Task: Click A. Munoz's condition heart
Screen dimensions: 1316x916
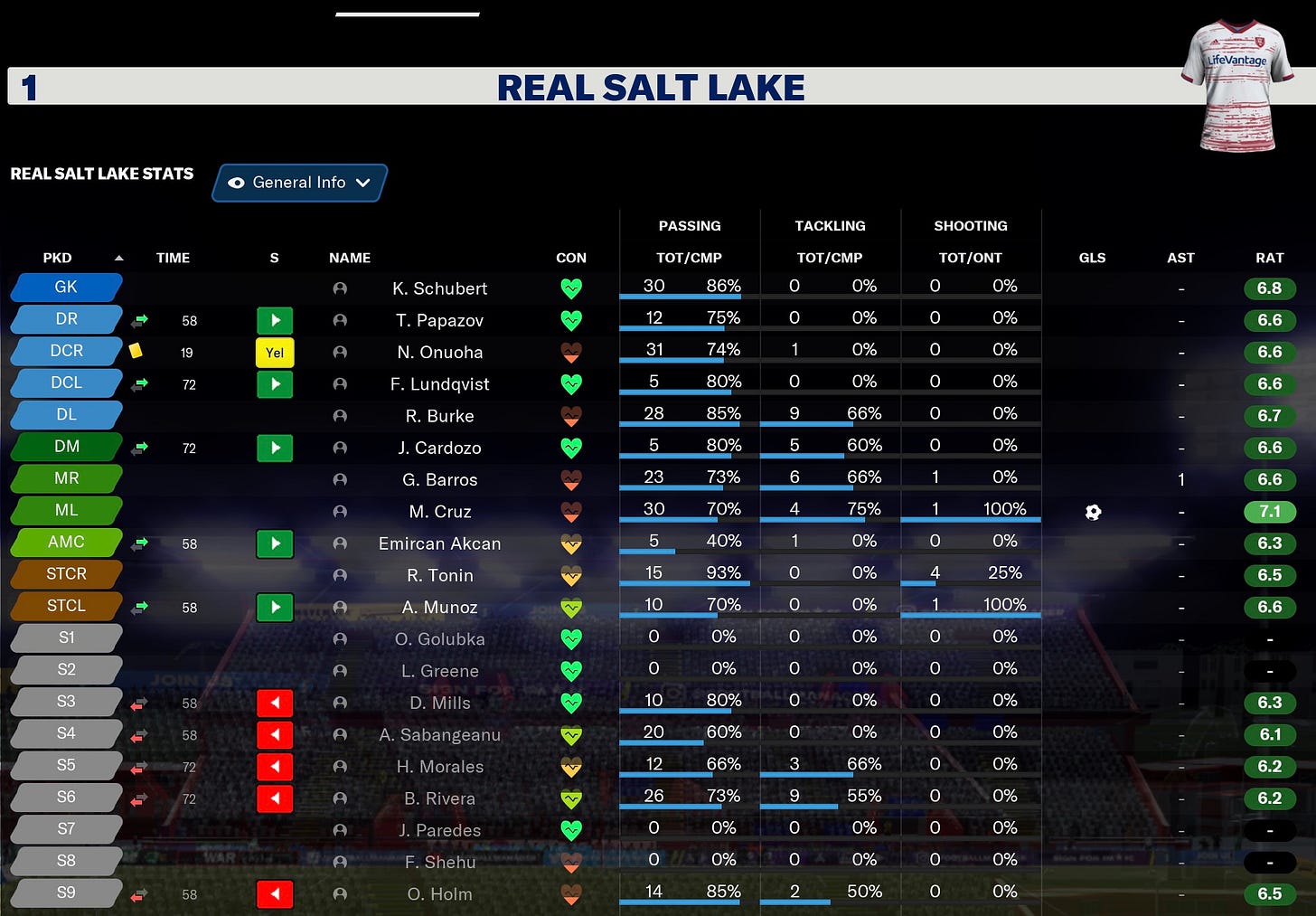Action: 570,608
